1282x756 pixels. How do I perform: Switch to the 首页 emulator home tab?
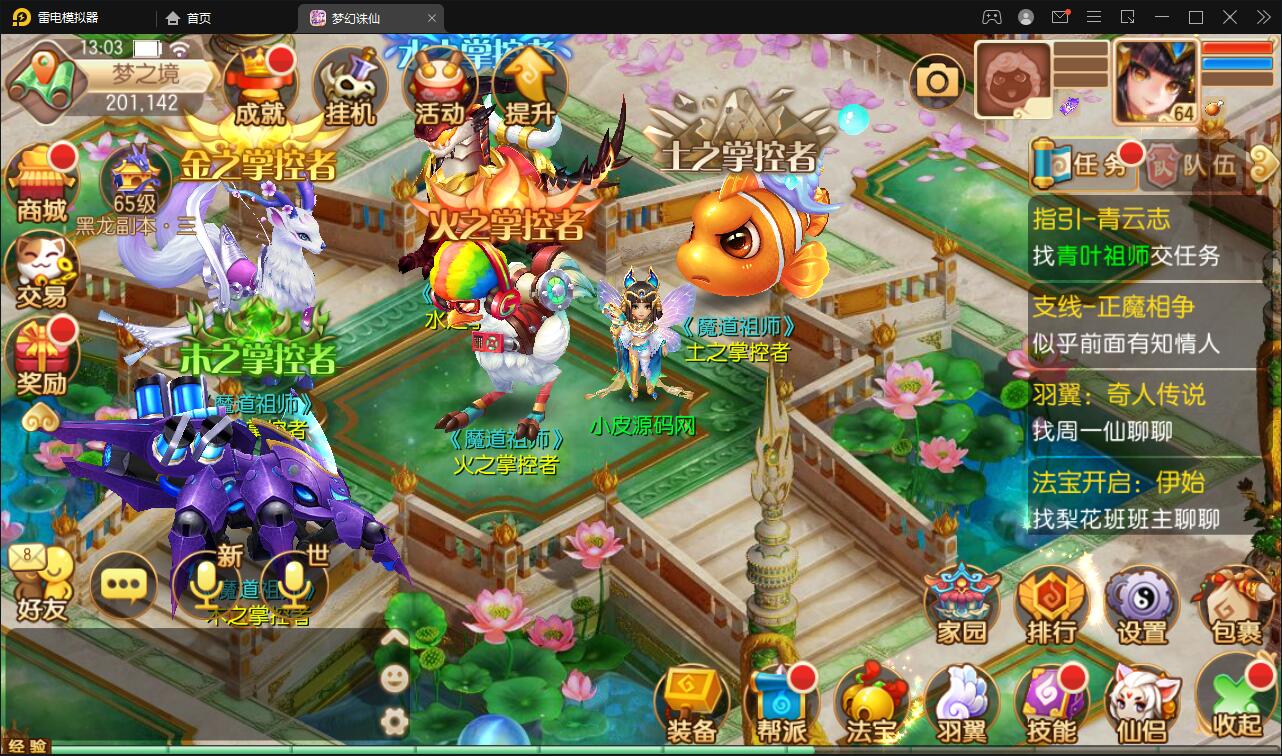click(x=189, y=18)
